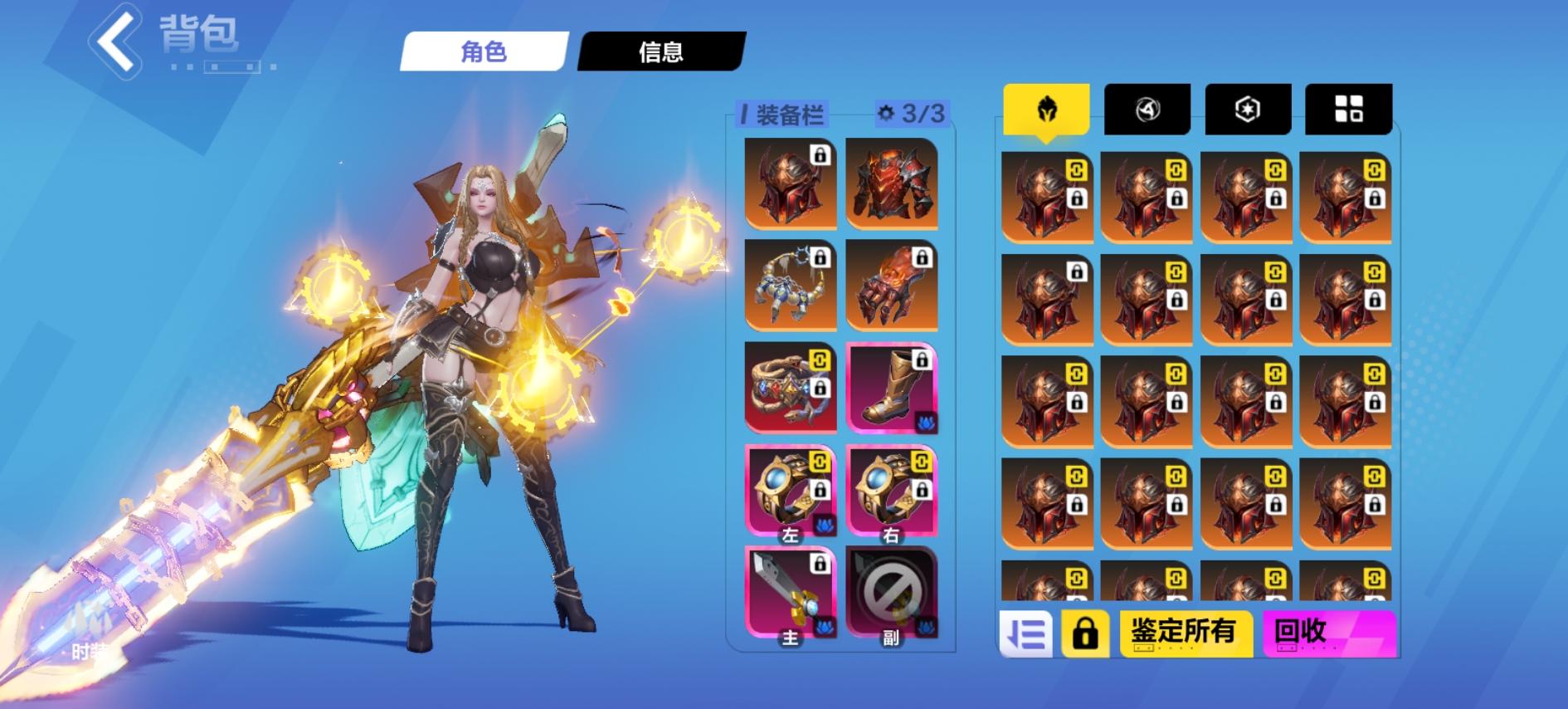
Task: Switch to the 信息 info tab
Action: [x=660, y=51]
